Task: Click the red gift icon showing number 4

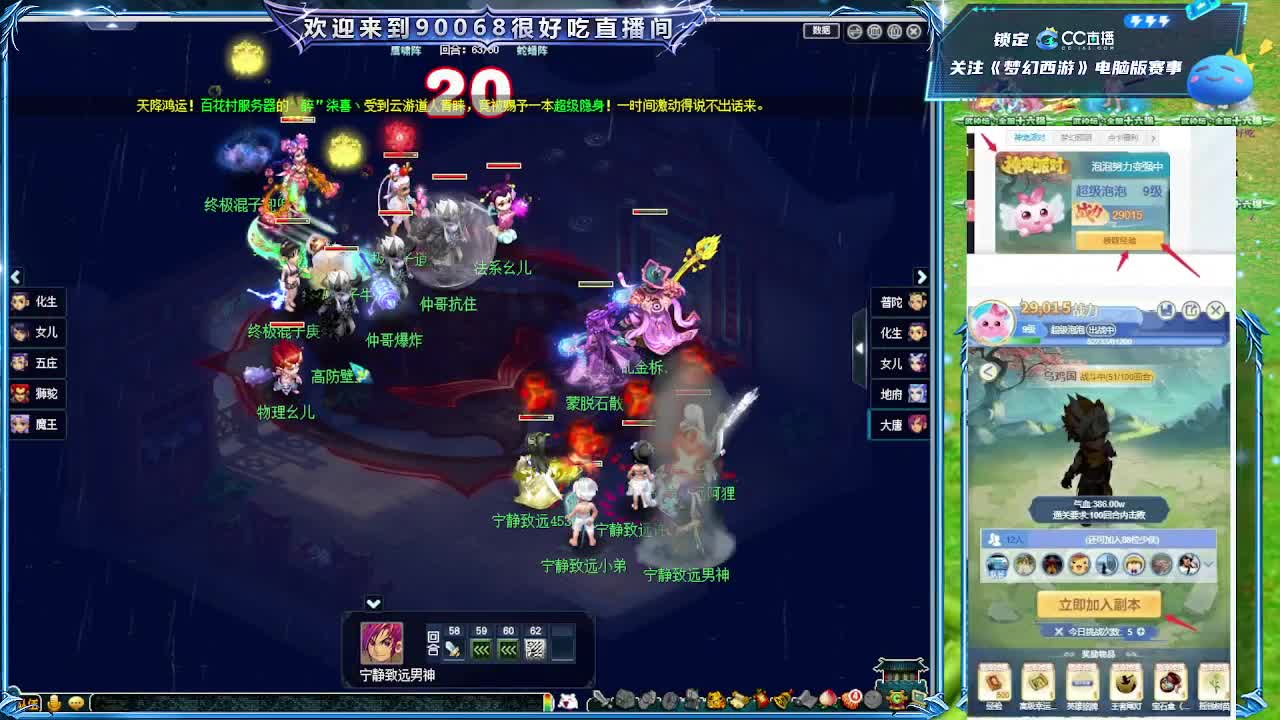Action: click(x=852, y=697)
